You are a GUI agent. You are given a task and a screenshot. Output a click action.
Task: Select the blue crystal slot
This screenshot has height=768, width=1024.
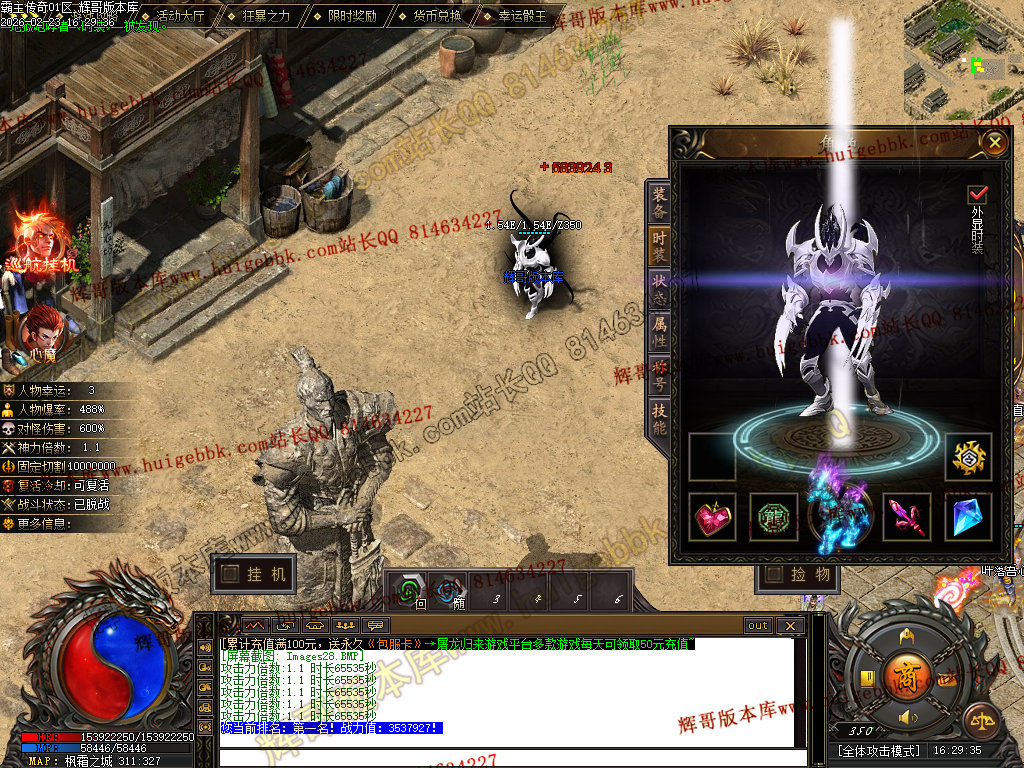pyautogui.click(x=968, y=517)
